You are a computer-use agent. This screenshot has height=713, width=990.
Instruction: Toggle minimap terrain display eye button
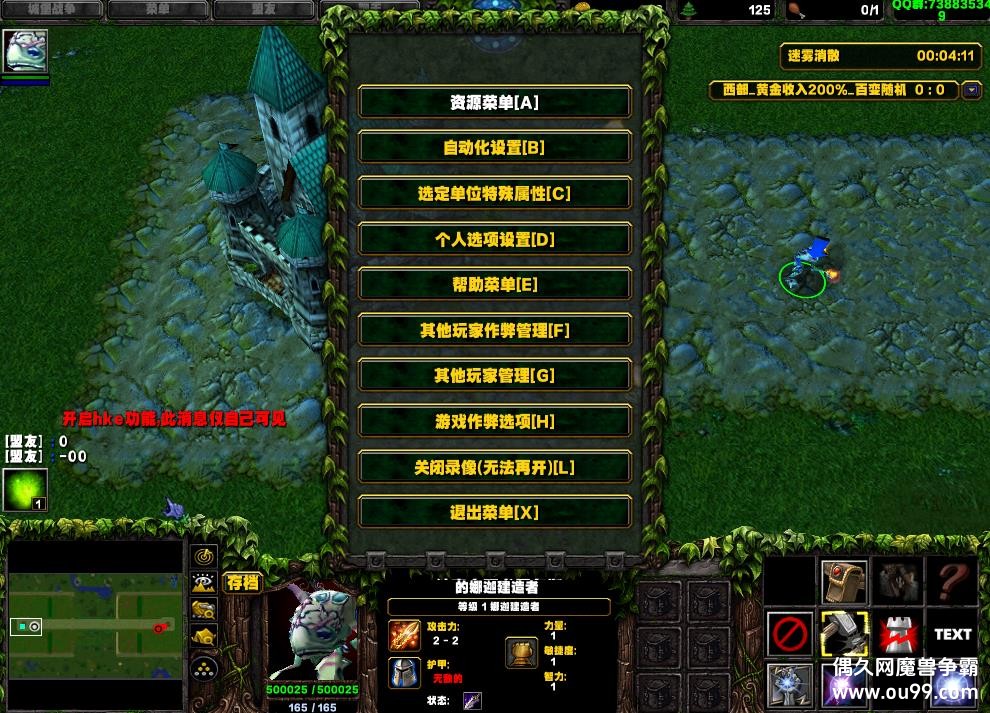tap(205, 582)
